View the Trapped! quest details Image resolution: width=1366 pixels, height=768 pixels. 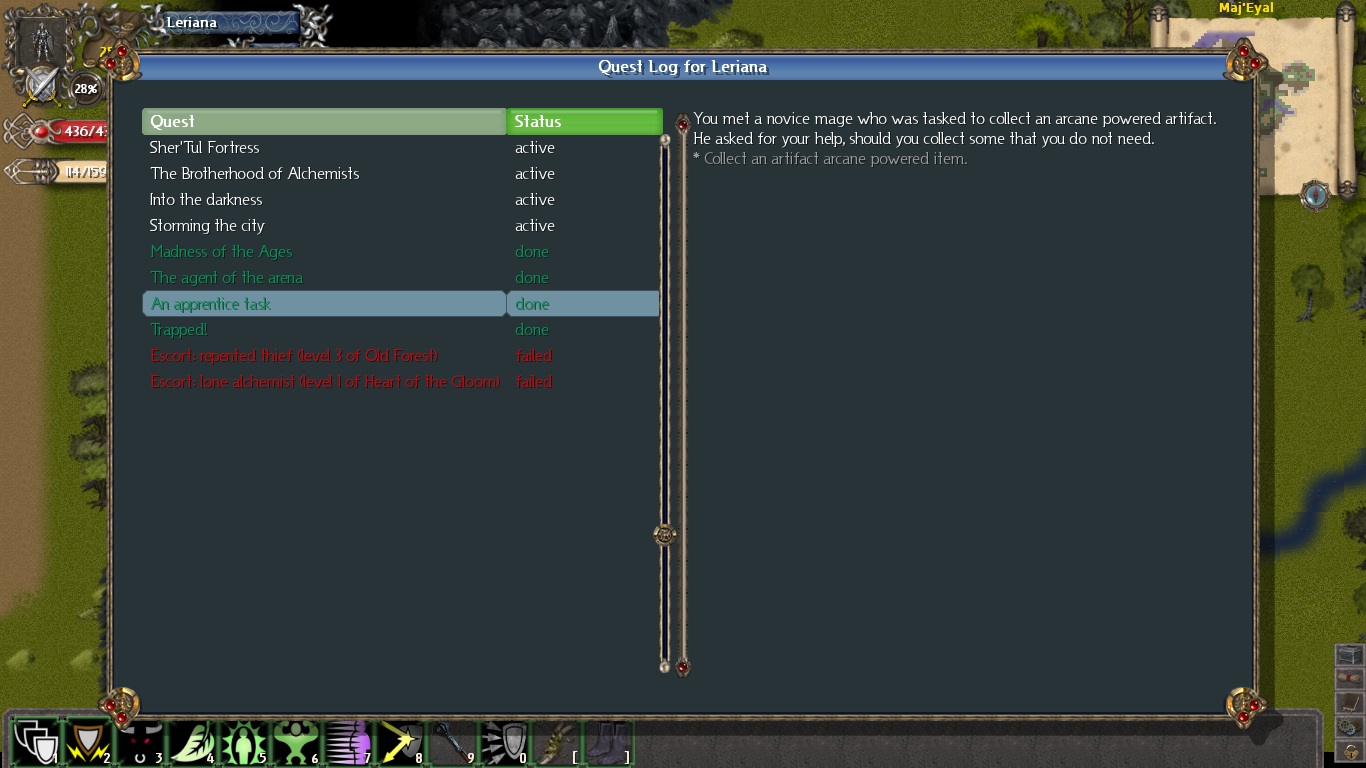point(179,330)
